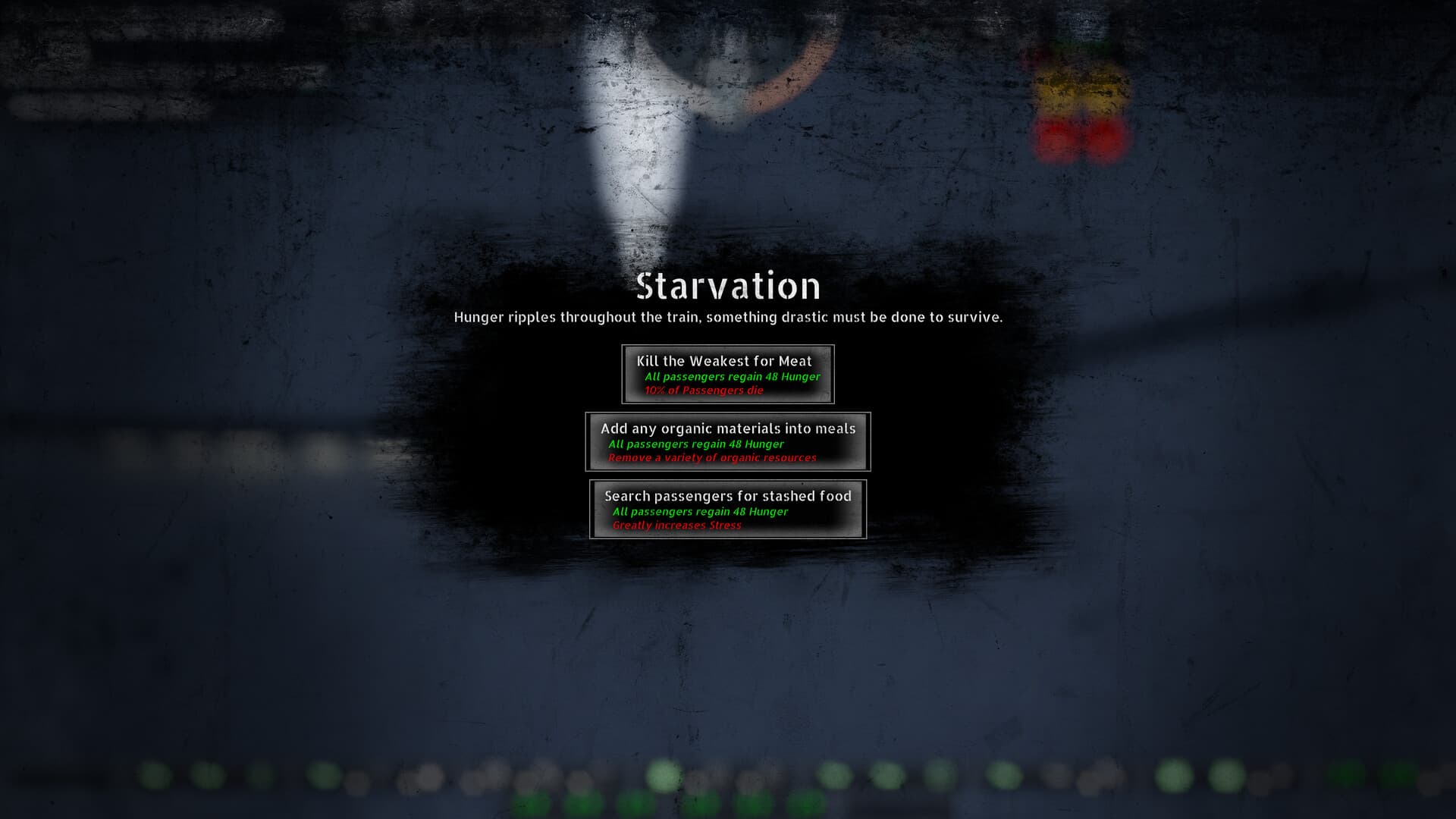
Task: Choose "Add any organic materials into meals"
Action: click(726, 441)
